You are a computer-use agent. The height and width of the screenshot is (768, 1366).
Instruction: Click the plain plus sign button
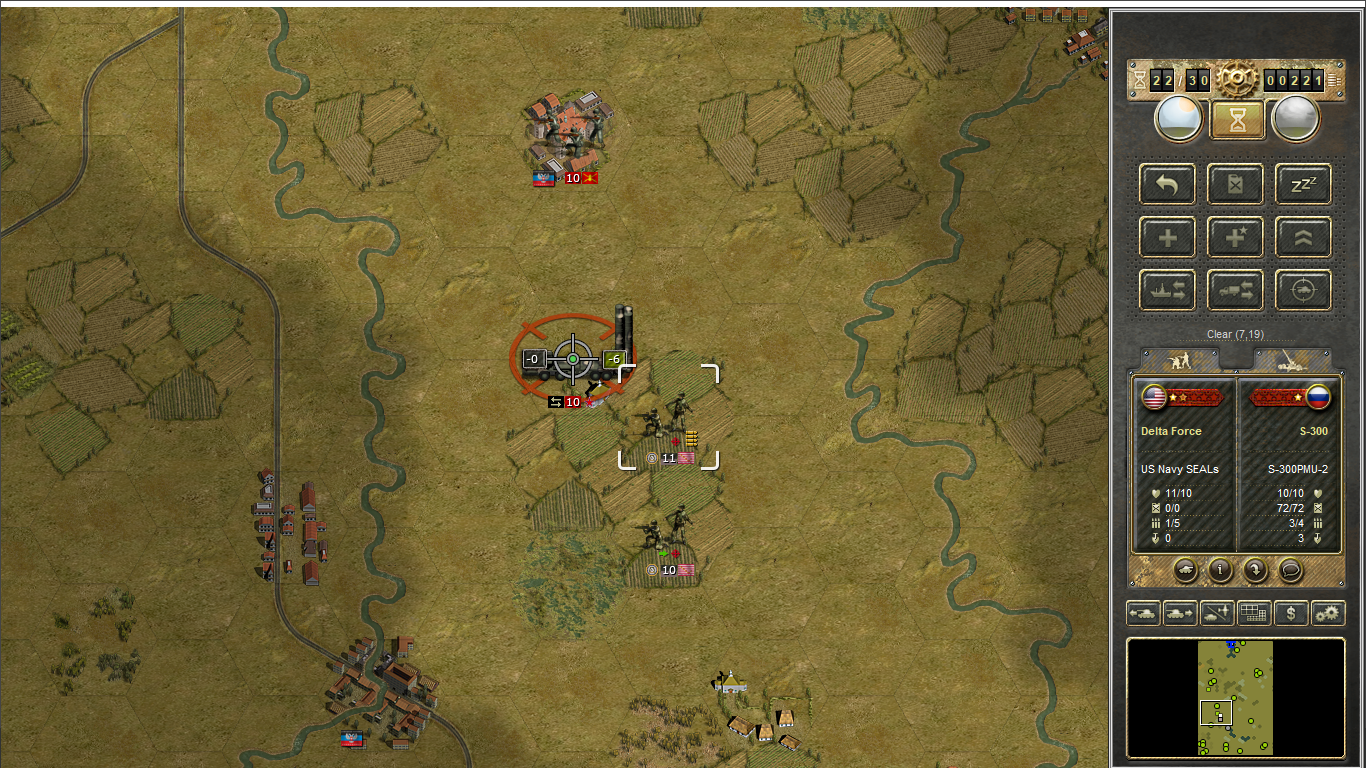[1167, 237]
